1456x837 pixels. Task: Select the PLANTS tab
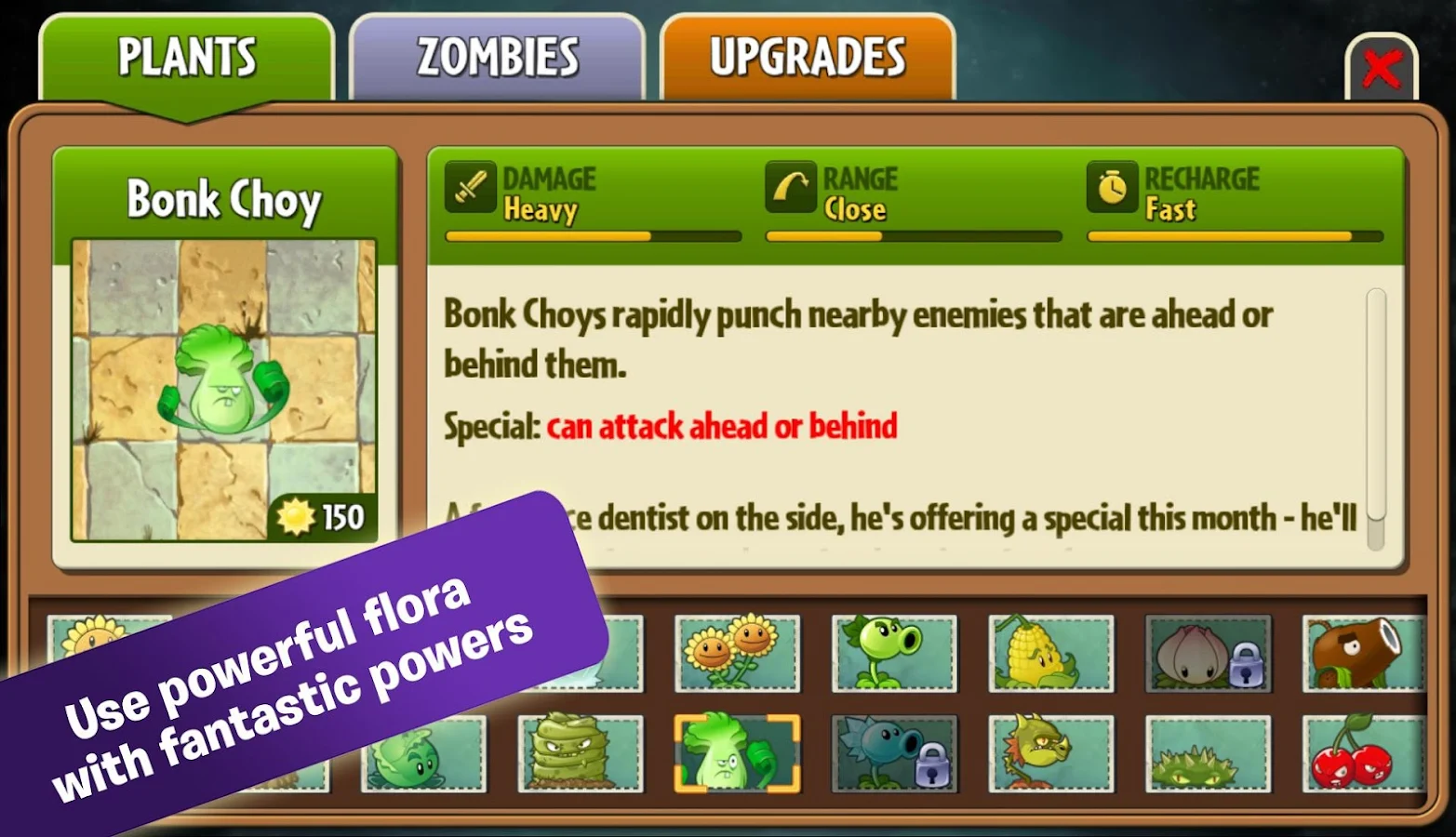(186, 56)
